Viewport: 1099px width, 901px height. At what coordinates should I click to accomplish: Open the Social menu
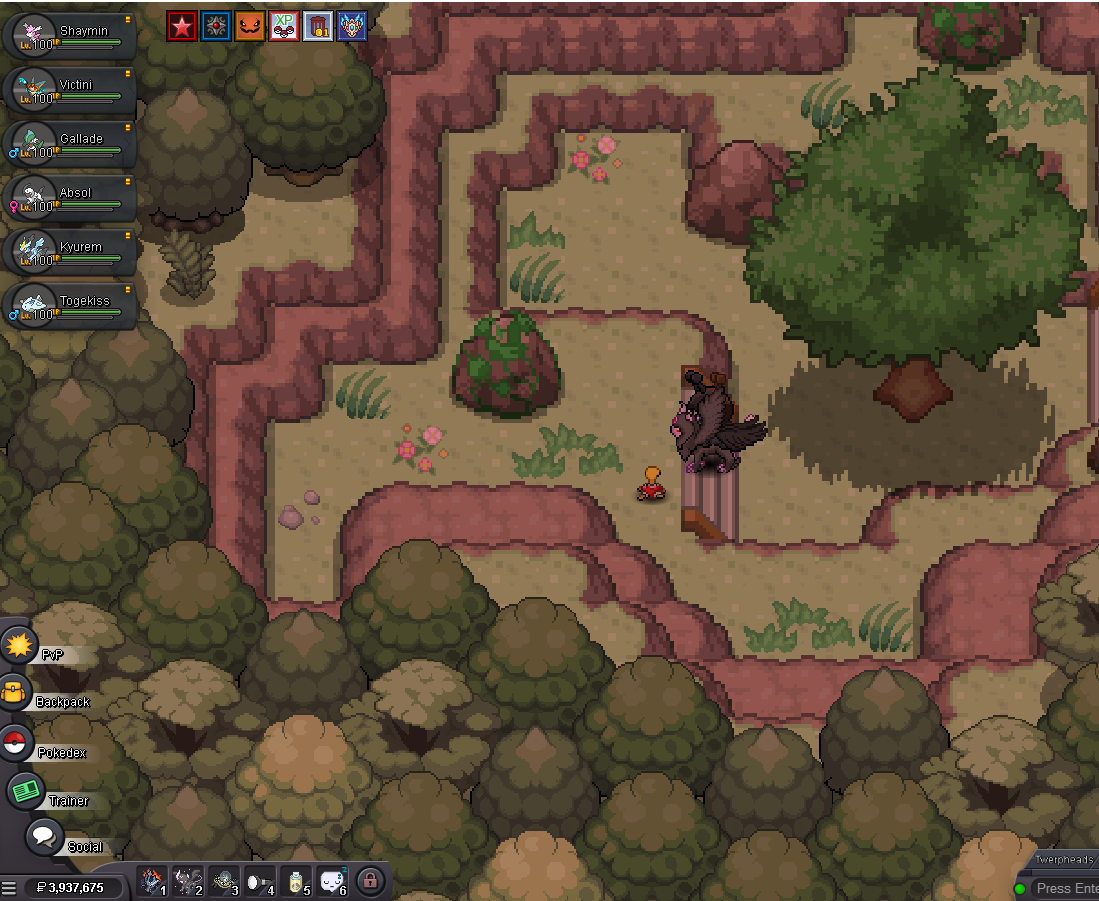tap(44, 836)
